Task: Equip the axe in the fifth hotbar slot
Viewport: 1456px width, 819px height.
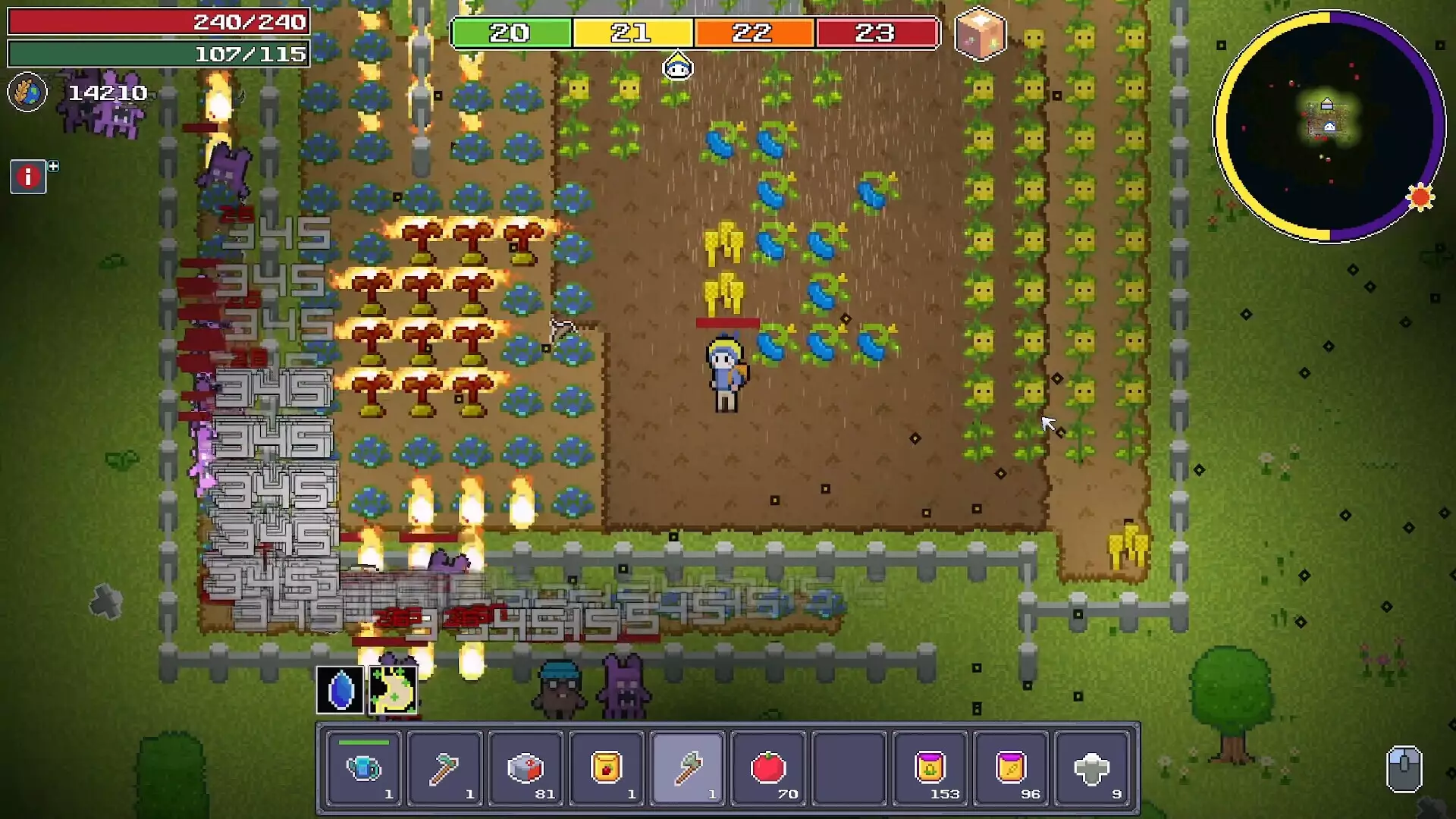Action: (689, 768)
